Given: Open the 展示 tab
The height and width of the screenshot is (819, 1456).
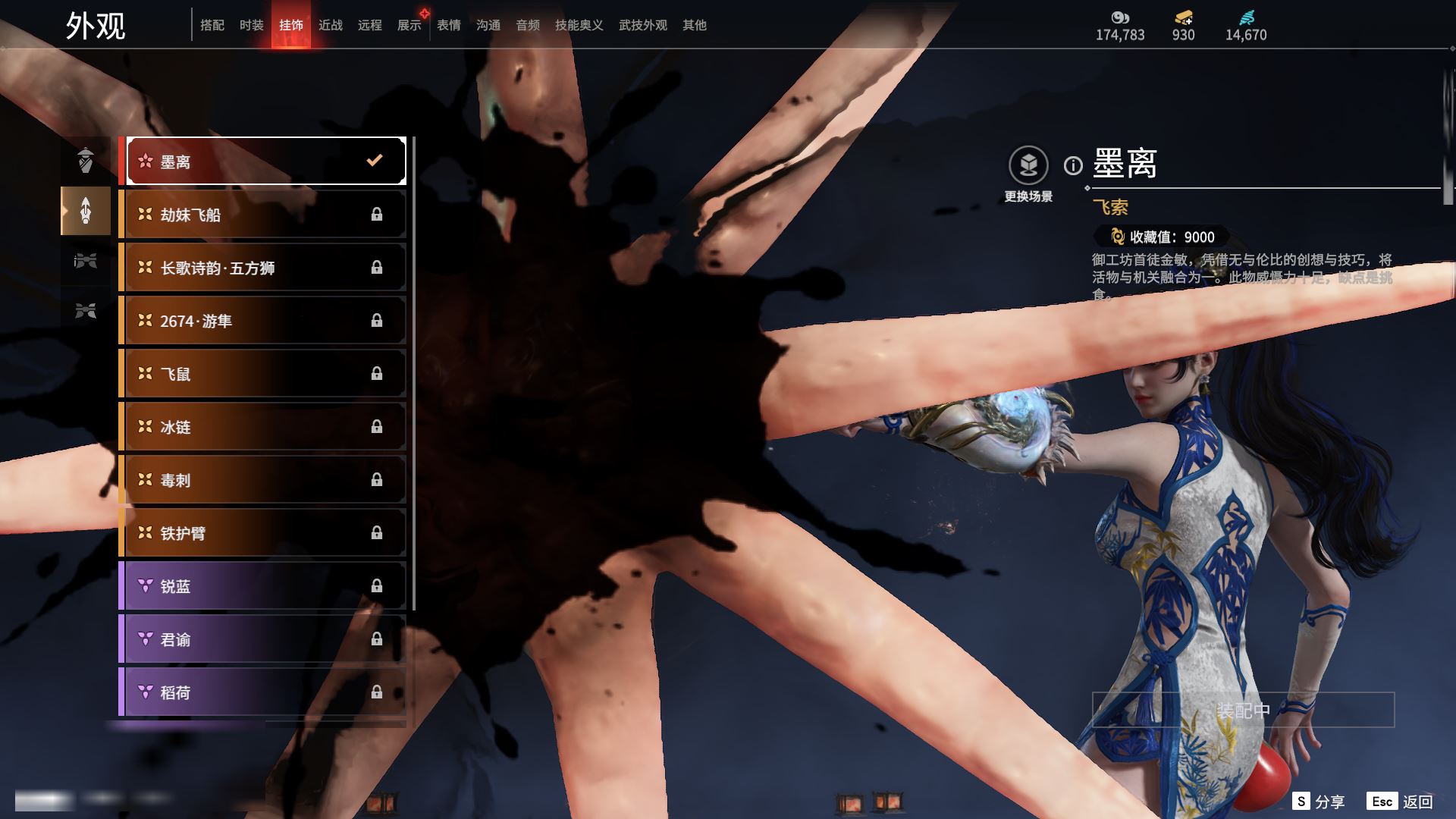Looking at the screenshot, I should (409, 25).
